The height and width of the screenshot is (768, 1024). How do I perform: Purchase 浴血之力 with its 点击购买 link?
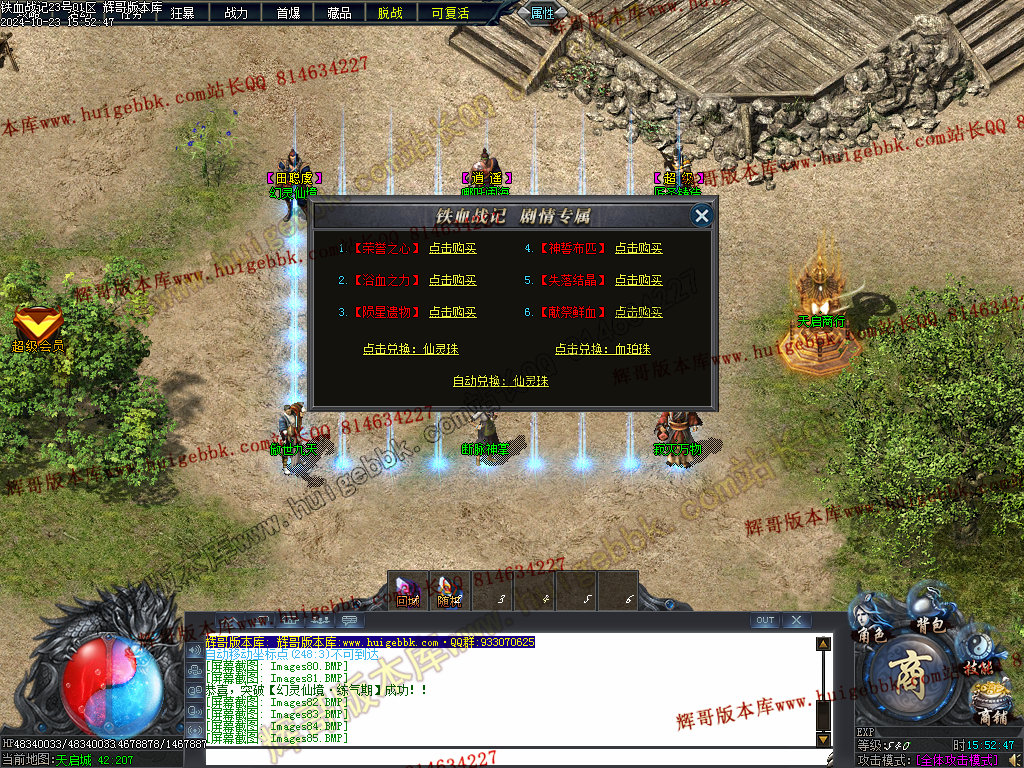[x=452, y=281]
